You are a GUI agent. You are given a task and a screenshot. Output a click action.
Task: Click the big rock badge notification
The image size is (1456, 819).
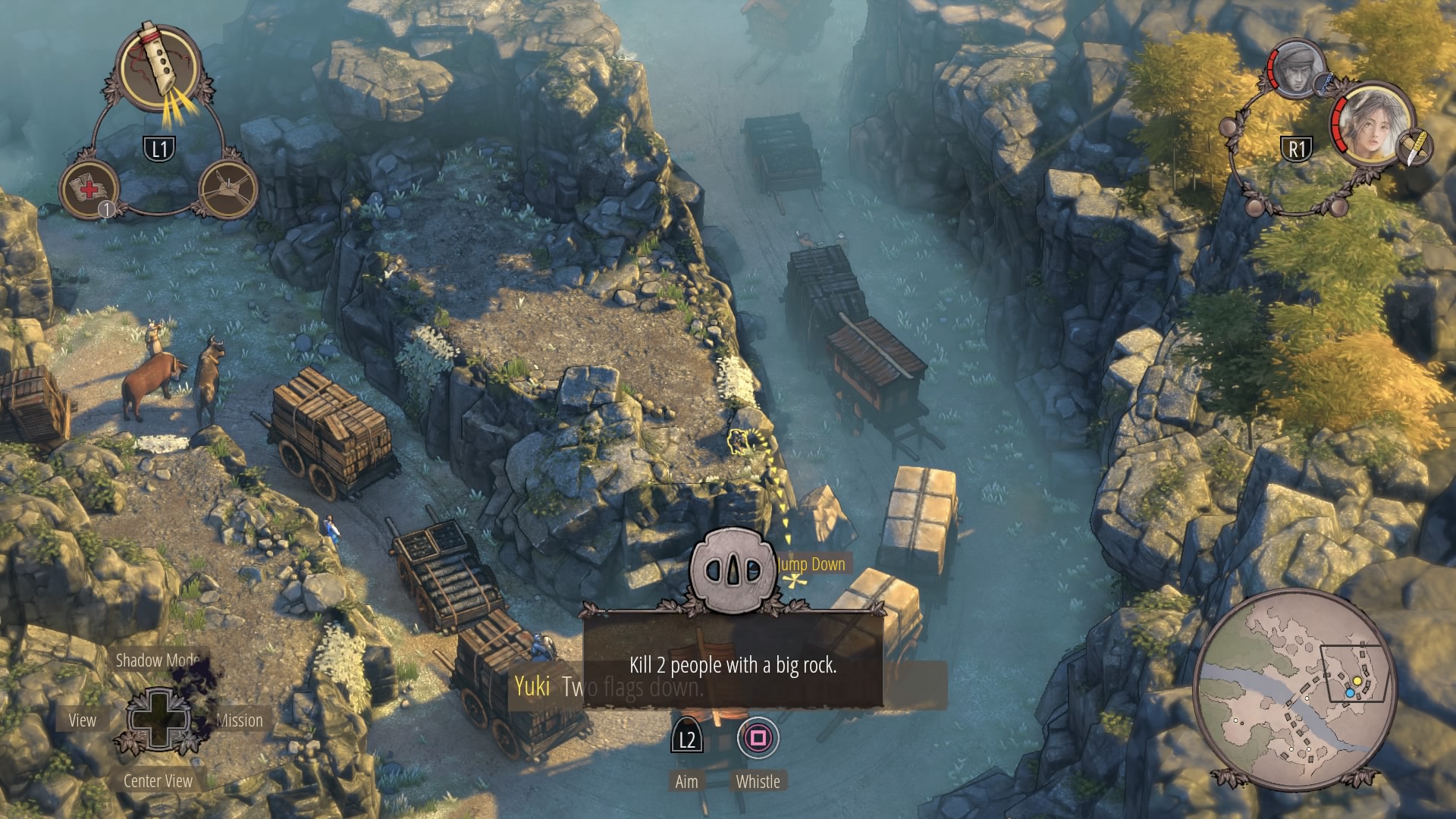click(733, 570)
